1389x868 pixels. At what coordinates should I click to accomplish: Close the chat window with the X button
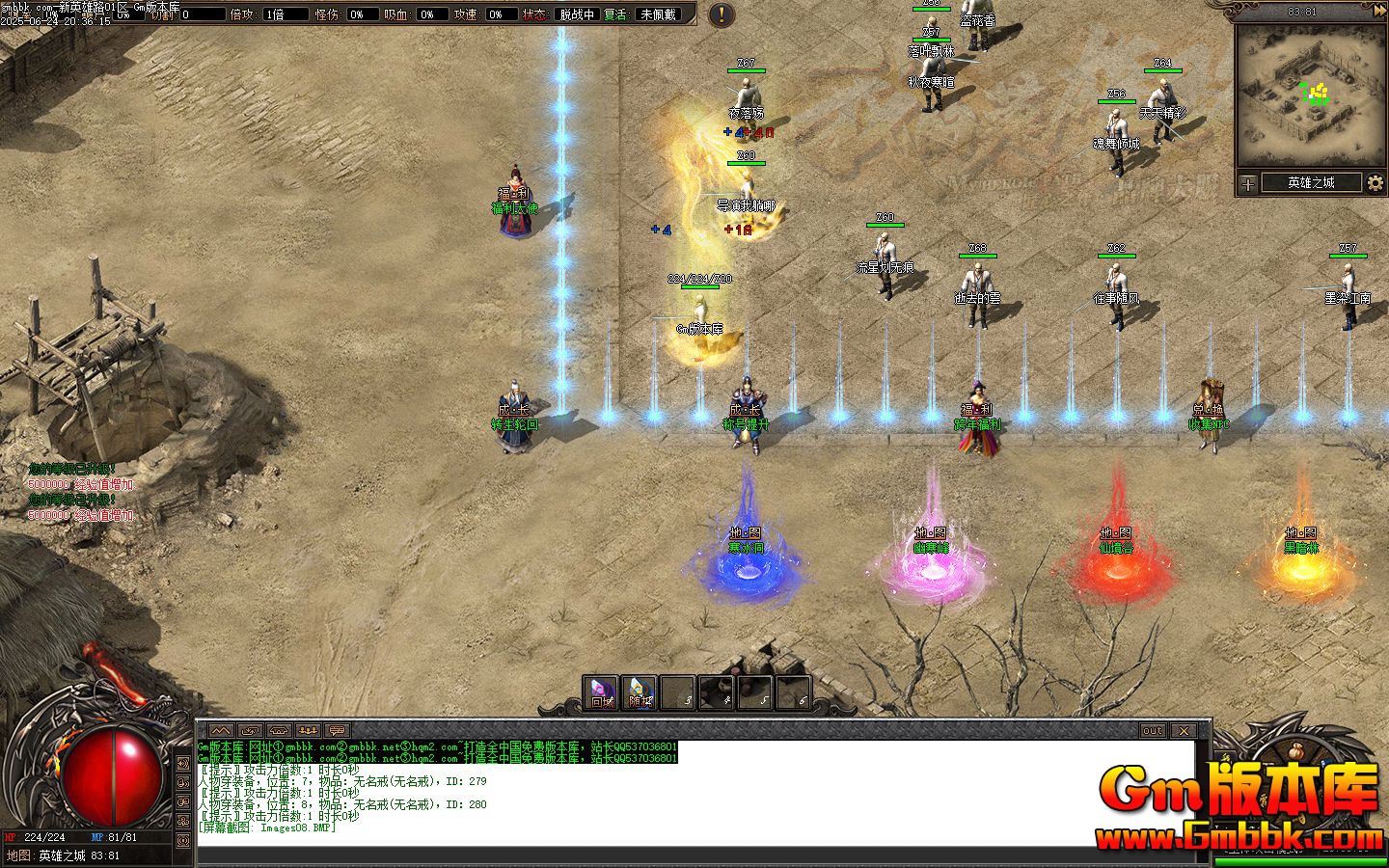click(1183, 730)
